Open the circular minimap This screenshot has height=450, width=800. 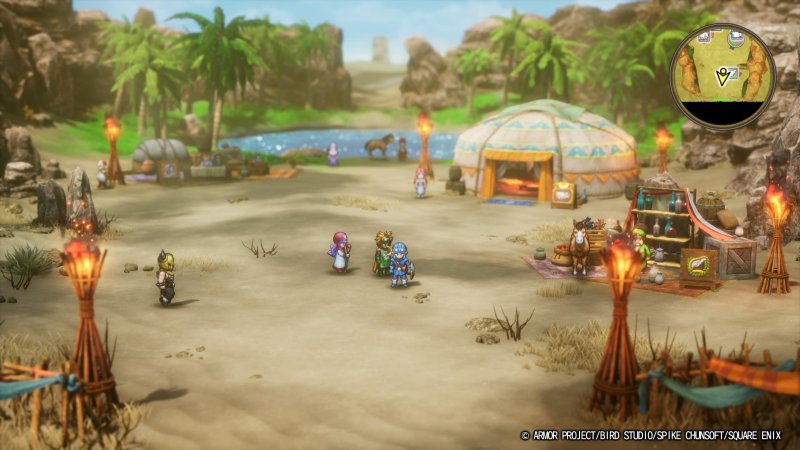click(722, 77)
